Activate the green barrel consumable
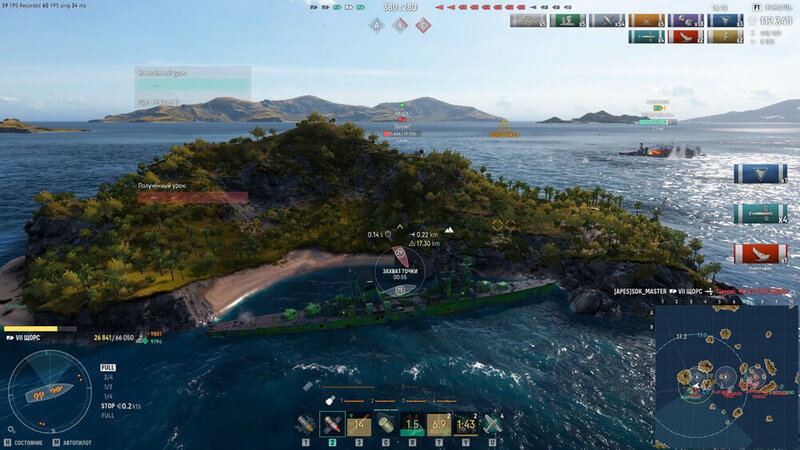The image size is (800, 450). pyautogui.click(x=386, y=424)
